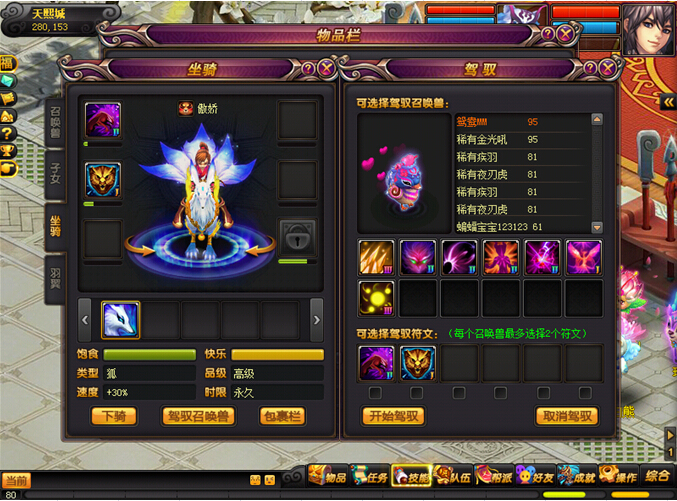The height and width of the screenshot is (501, 677).
Task: Close the 驾驭 panel
Action: coord(607,68)
